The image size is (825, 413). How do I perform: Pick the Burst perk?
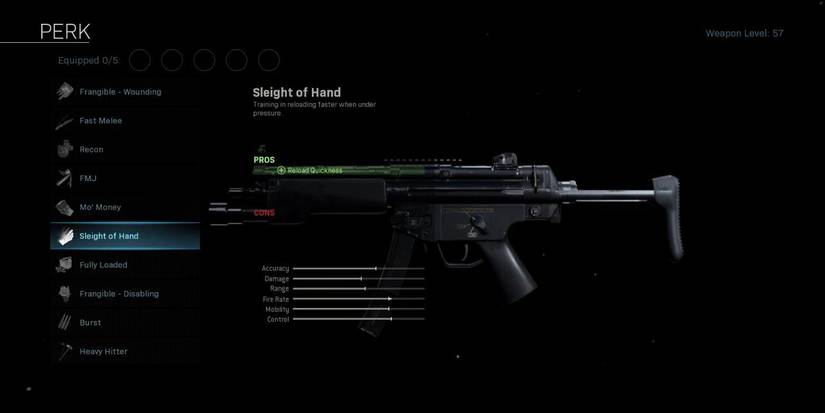pos(91,323)
